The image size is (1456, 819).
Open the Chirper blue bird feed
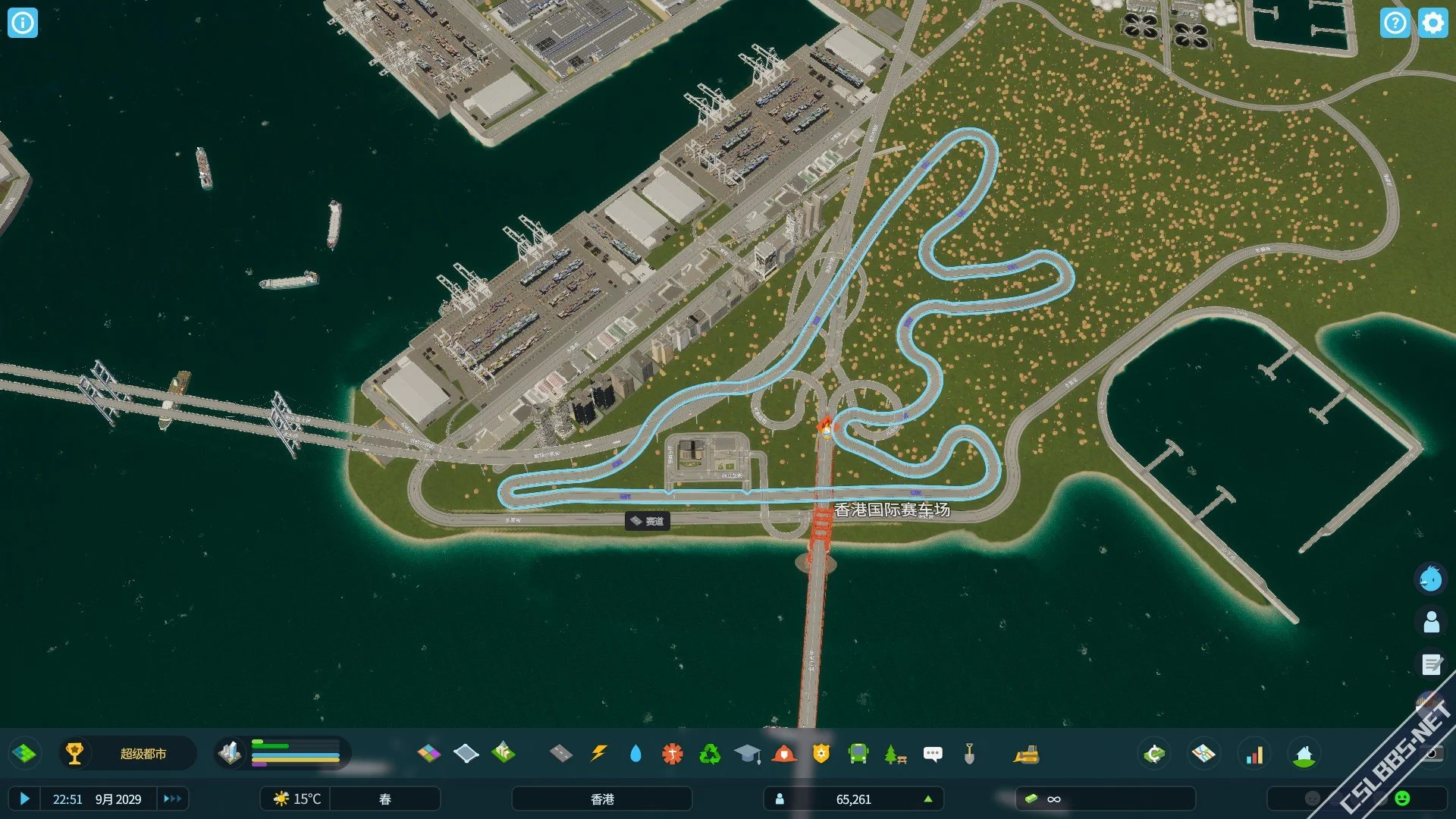[x=1431, y=579]
